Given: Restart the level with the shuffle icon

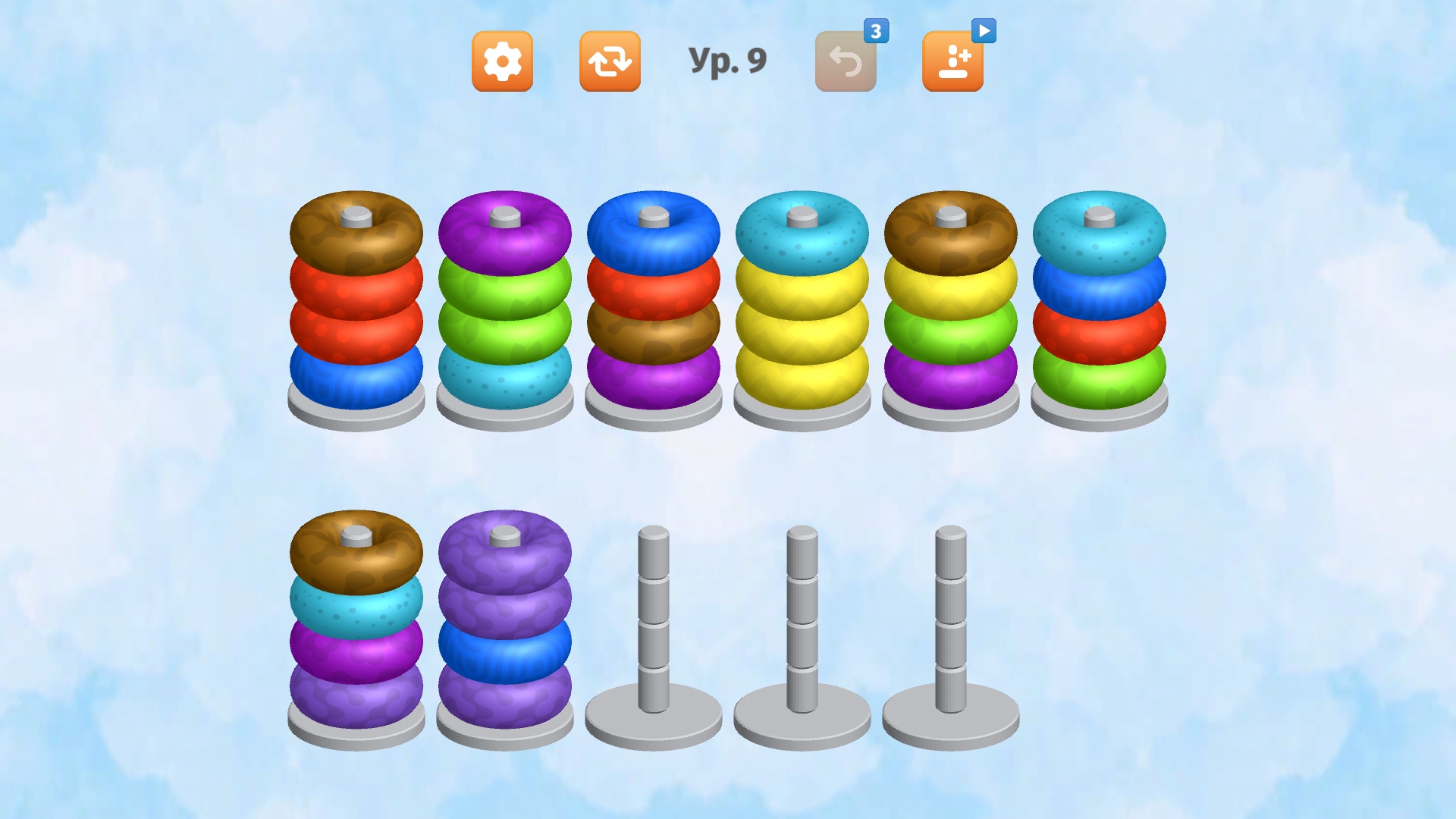Looking at the screenshot, I should coord(610,62).
